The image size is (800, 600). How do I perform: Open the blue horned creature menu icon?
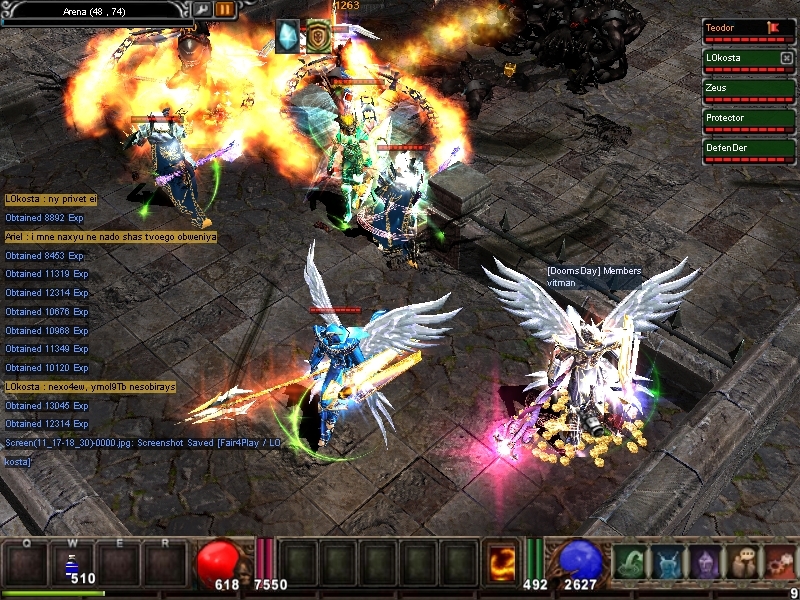tap(669, 564)
